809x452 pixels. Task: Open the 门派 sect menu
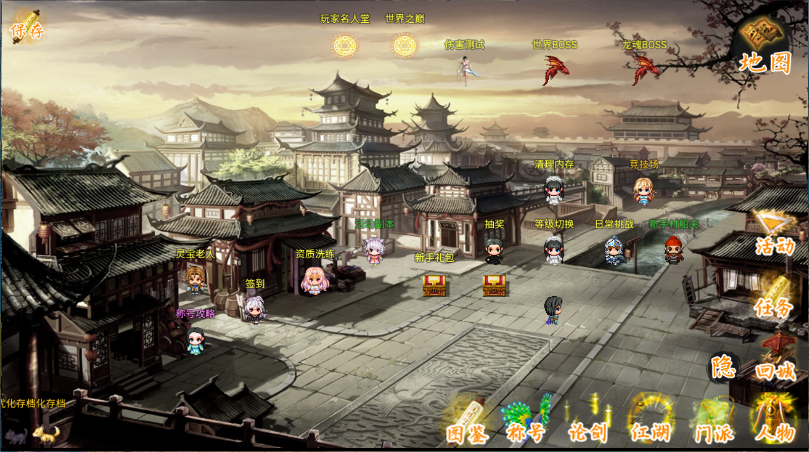click(x=714, y=425)
